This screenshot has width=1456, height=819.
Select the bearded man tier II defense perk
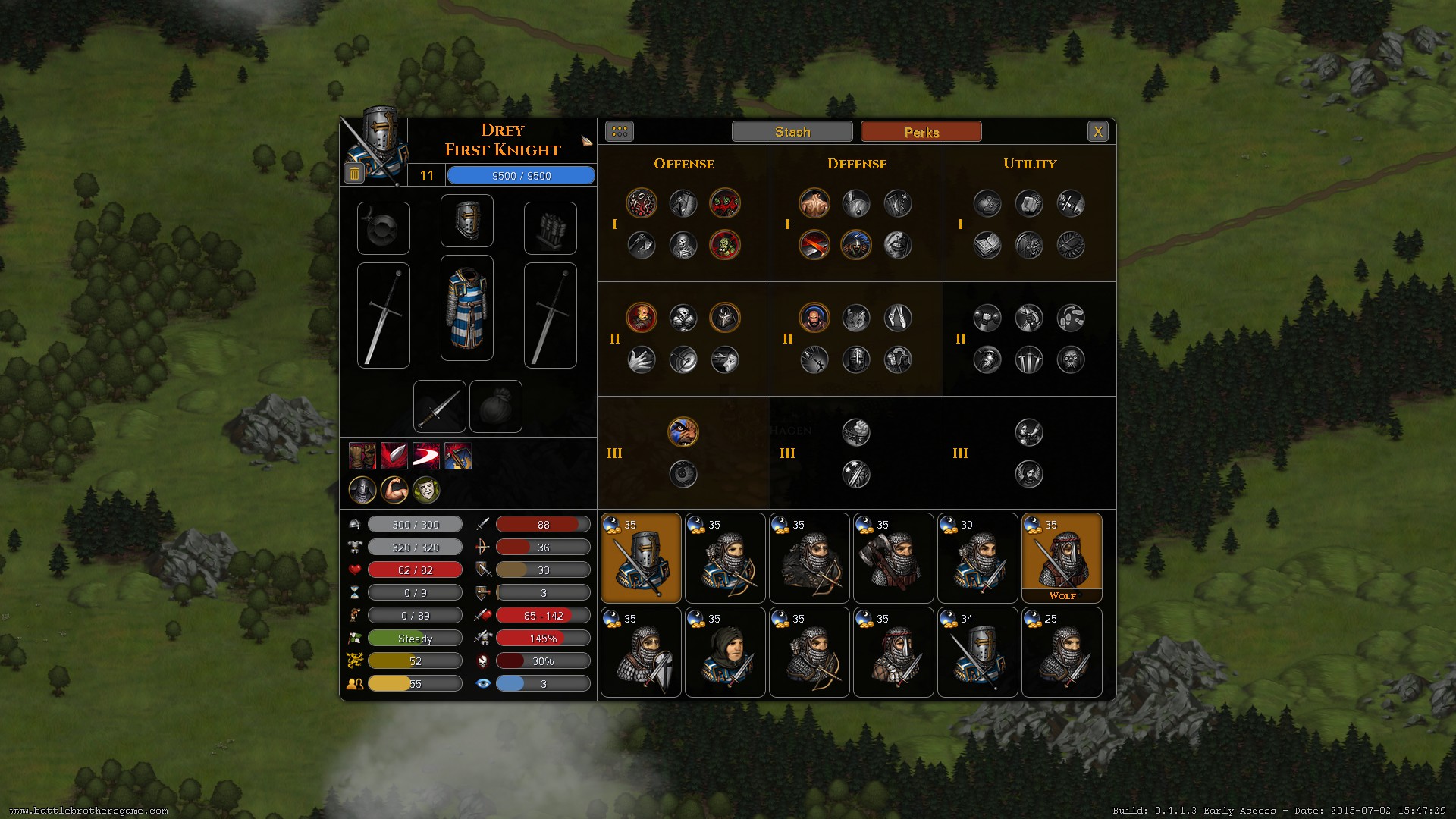814,318
